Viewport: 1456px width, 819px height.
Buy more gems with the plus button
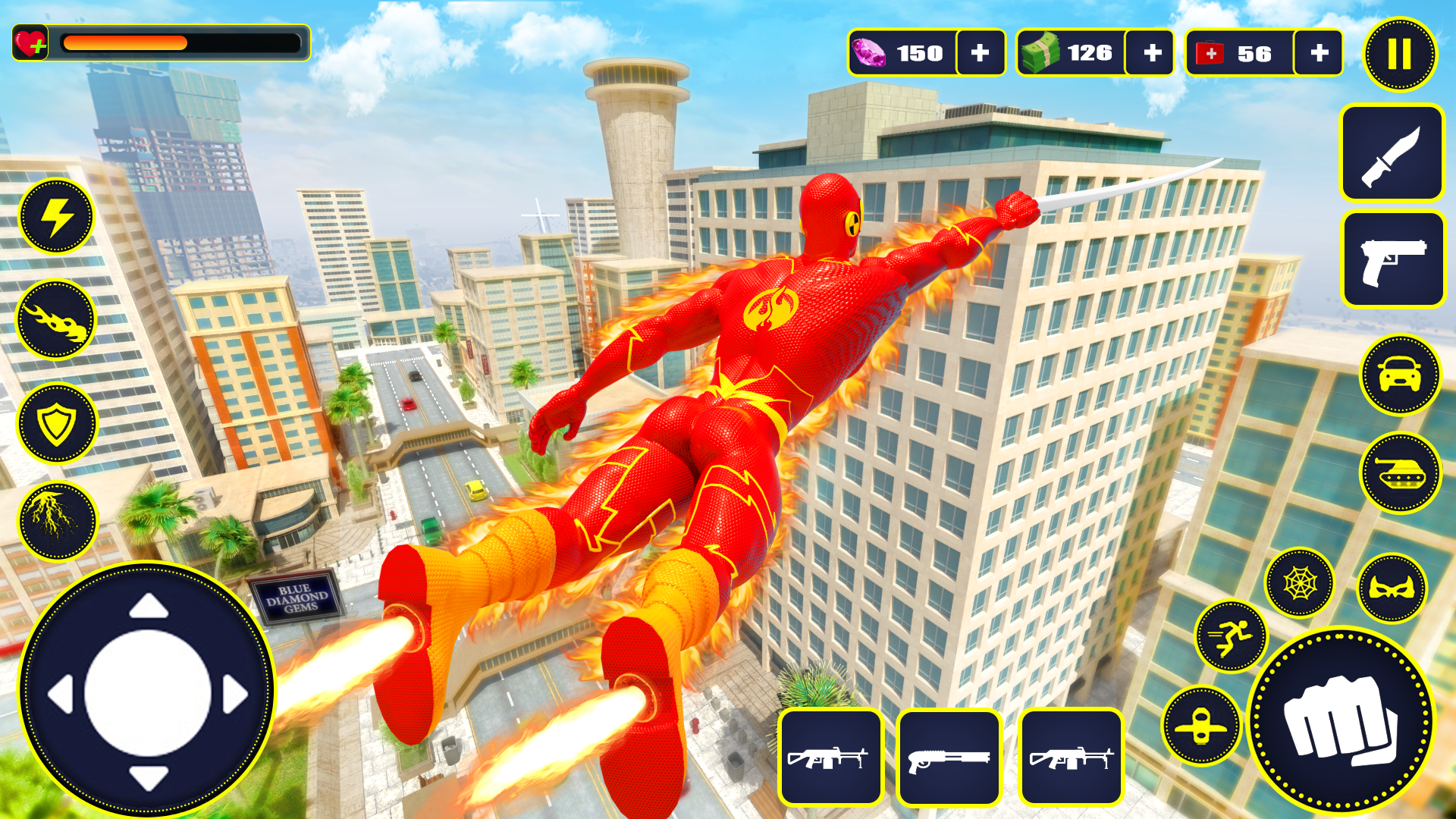981,53
